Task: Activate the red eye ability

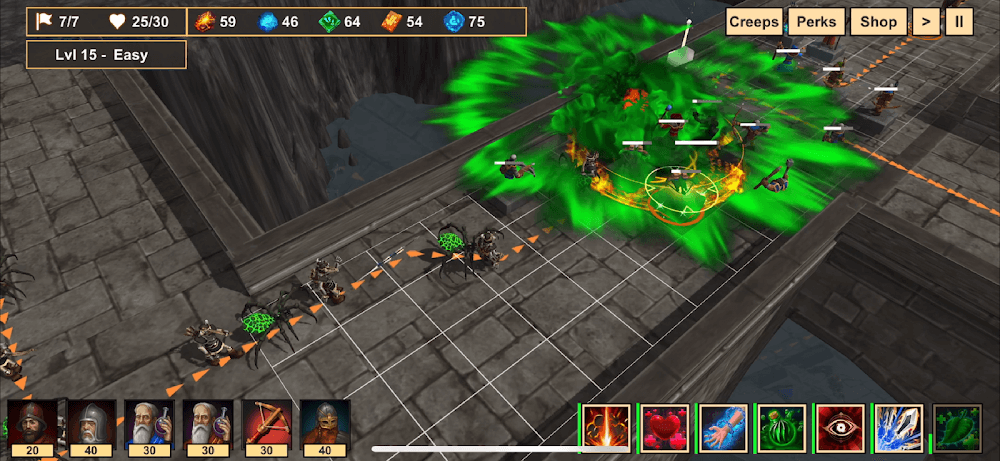Action: [x=841, y=428]
